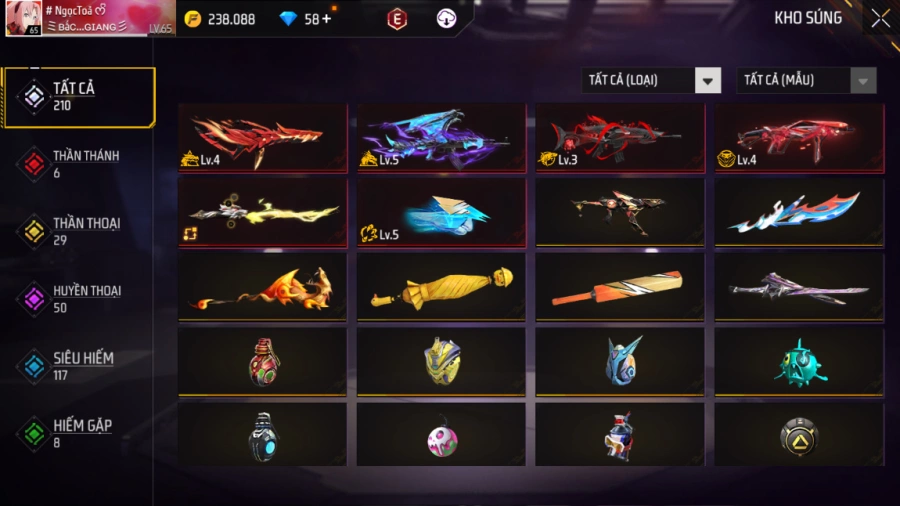Close the Kho Súng weapon vault
Screen dimensions: 900x506
coord(879,18)
